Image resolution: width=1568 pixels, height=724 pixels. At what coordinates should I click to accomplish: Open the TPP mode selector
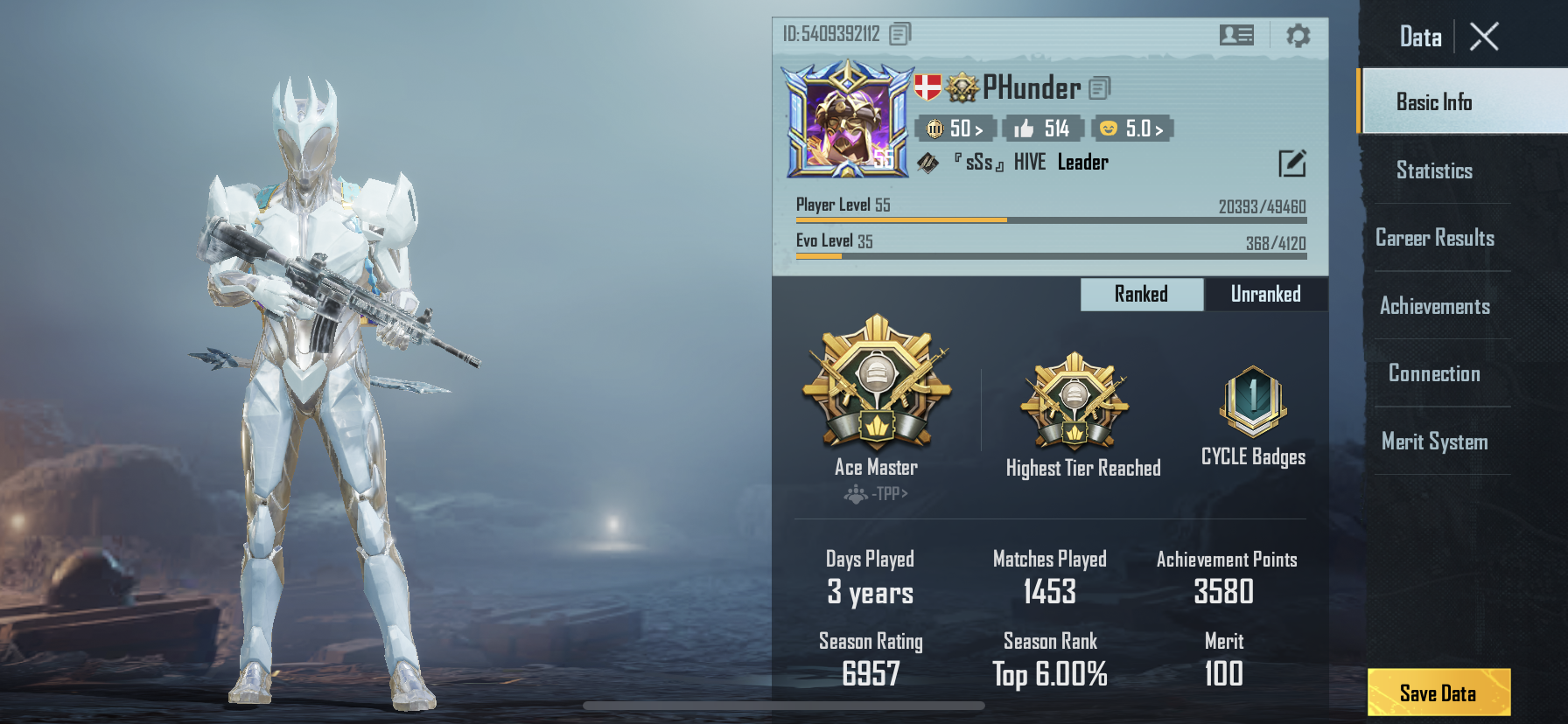point(875,494)
